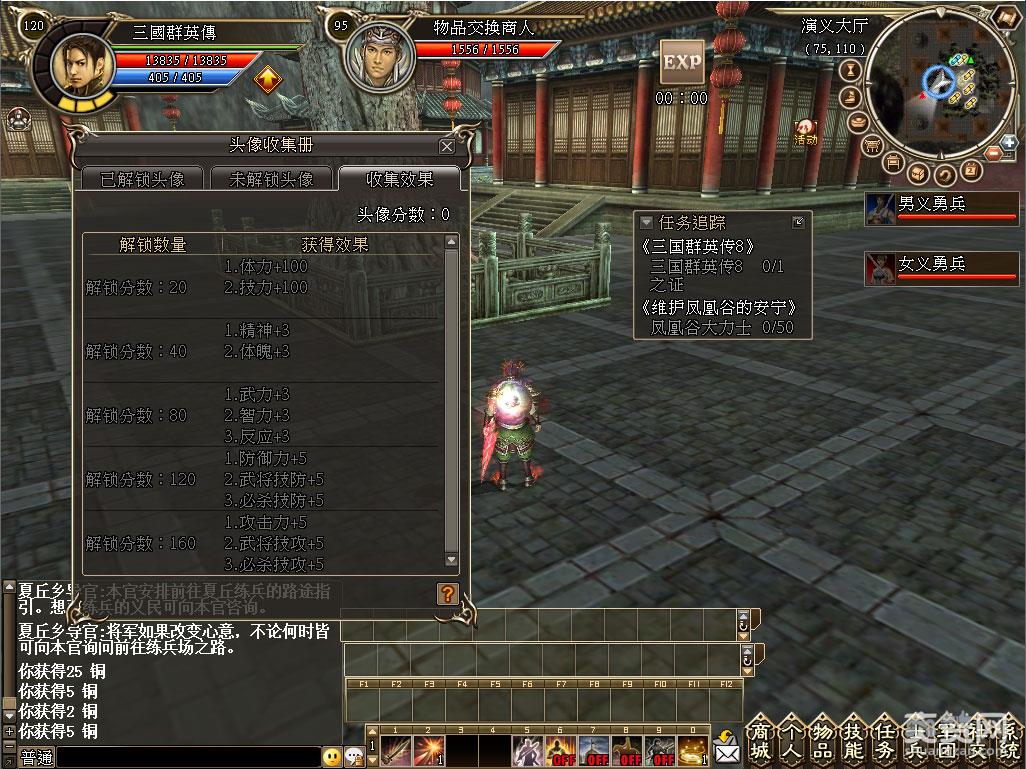Open the 个人 character menu

tap(791, 739)
